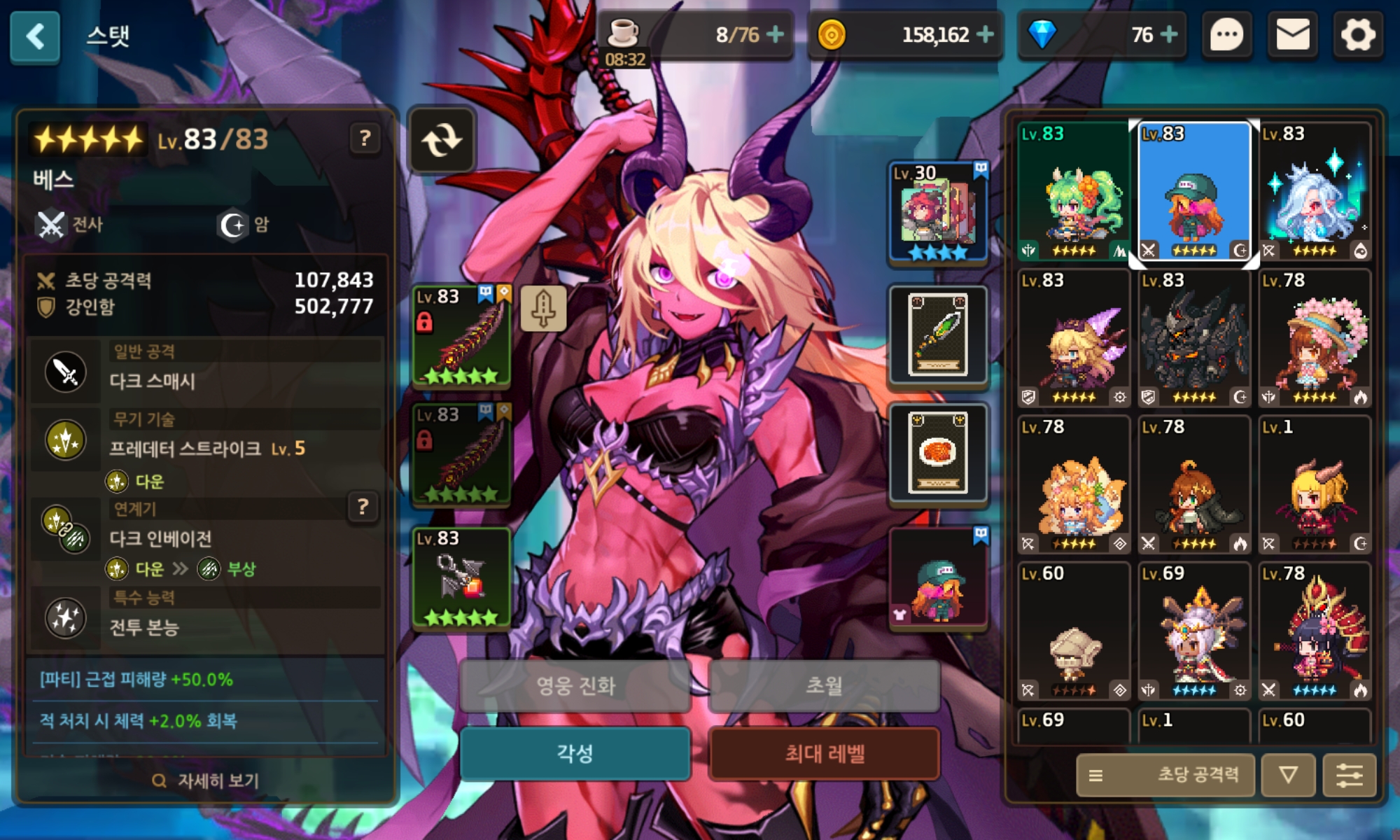Open the Lv.30 four-star card slot
This screenshot has width=1400, height=840.
coord(938,213)
